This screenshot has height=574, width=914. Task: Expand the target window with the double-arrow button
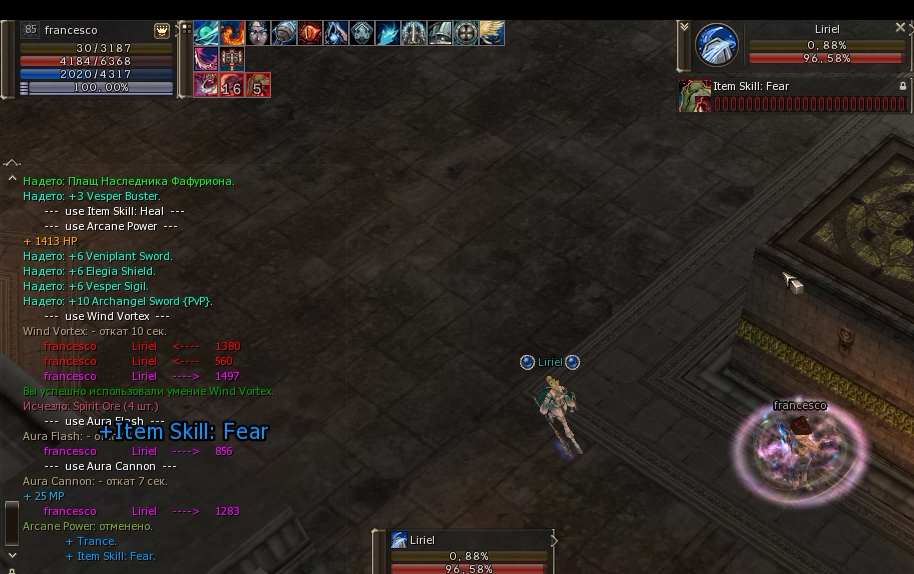point(684,29)
